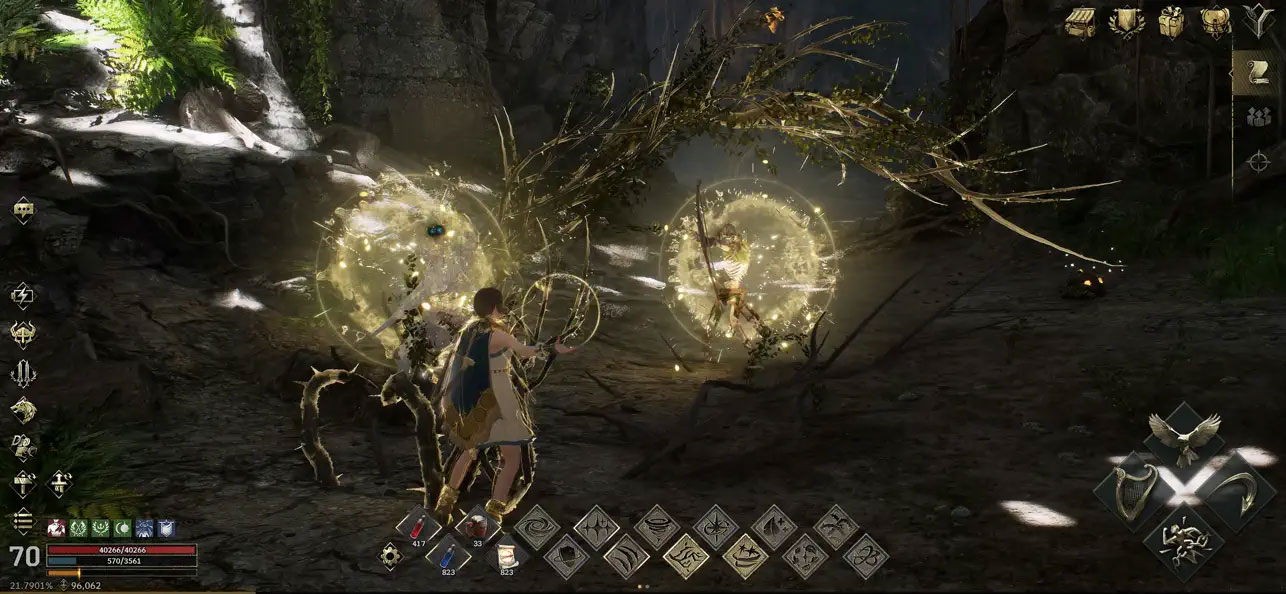Open the three-line list menu
The width and height of the screenshot is (1286, 594).
(23, 522)
